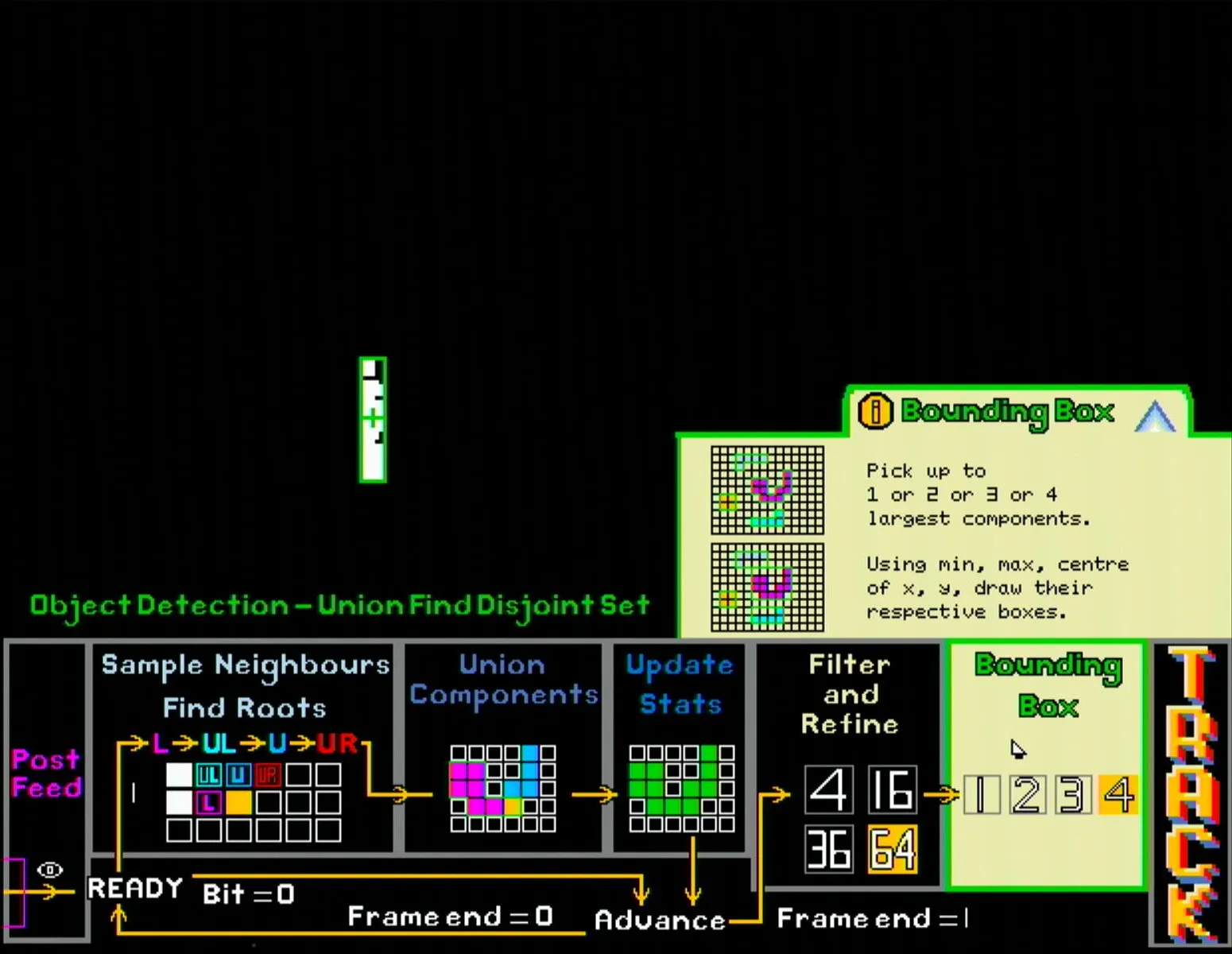Collapse the Bounding Box popup with the chevron

pos(1156,413)
